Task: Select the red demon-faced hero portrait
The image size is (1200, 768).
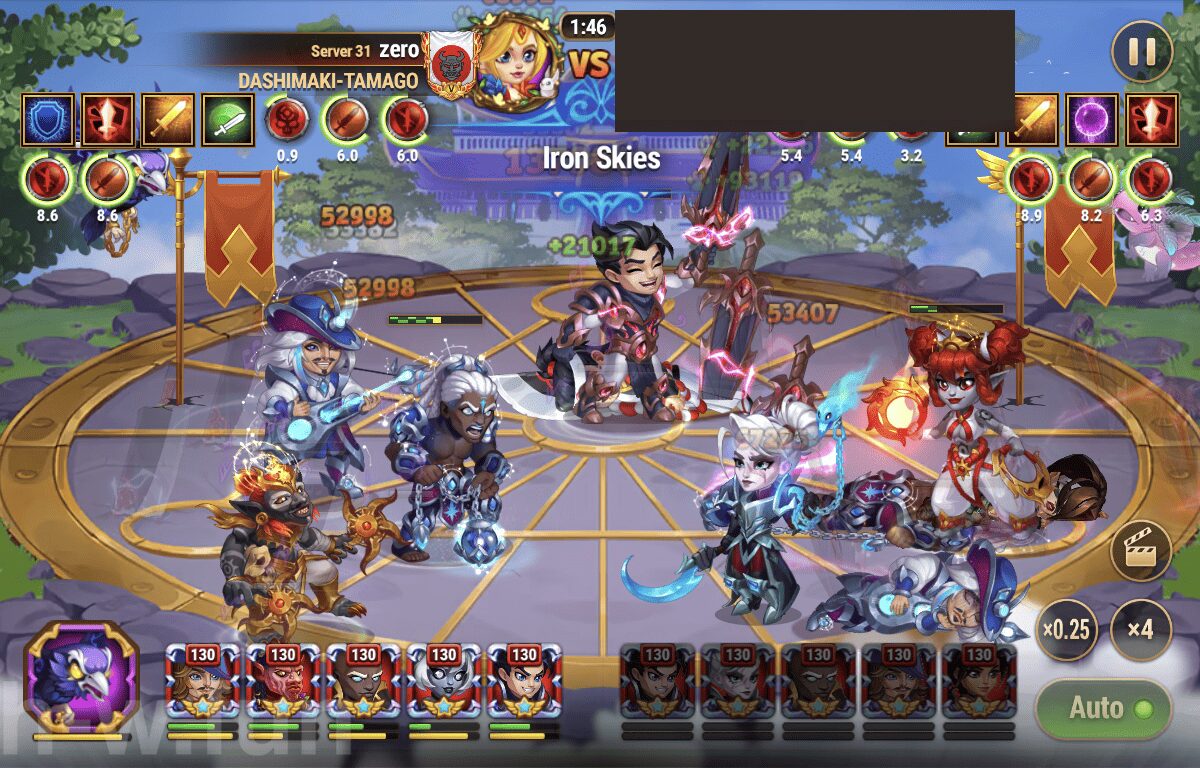Action: tap(283, 681)
